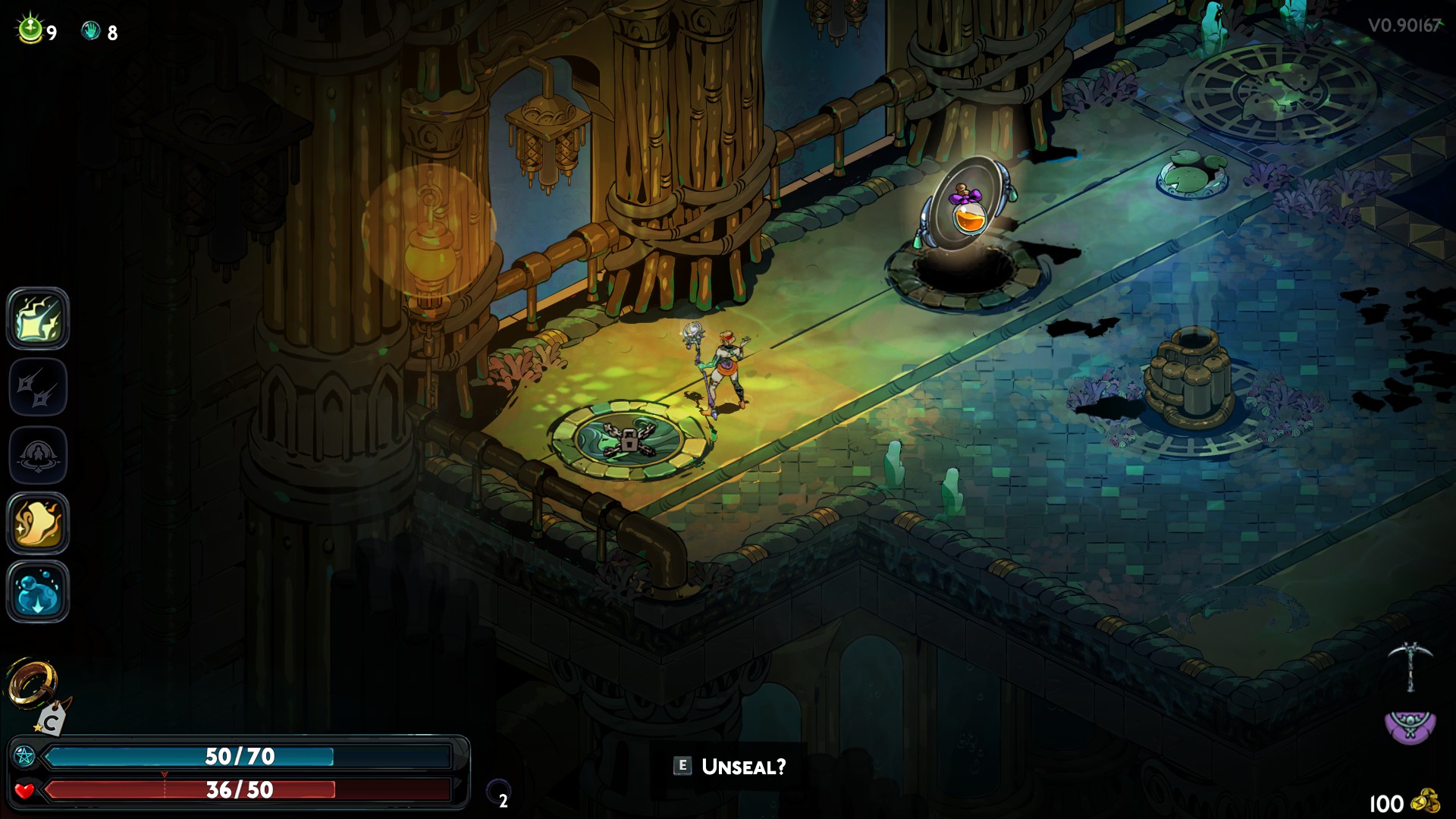Click the green resource counter showing 9
1456x819 pixels.
(x=30, y=30)
